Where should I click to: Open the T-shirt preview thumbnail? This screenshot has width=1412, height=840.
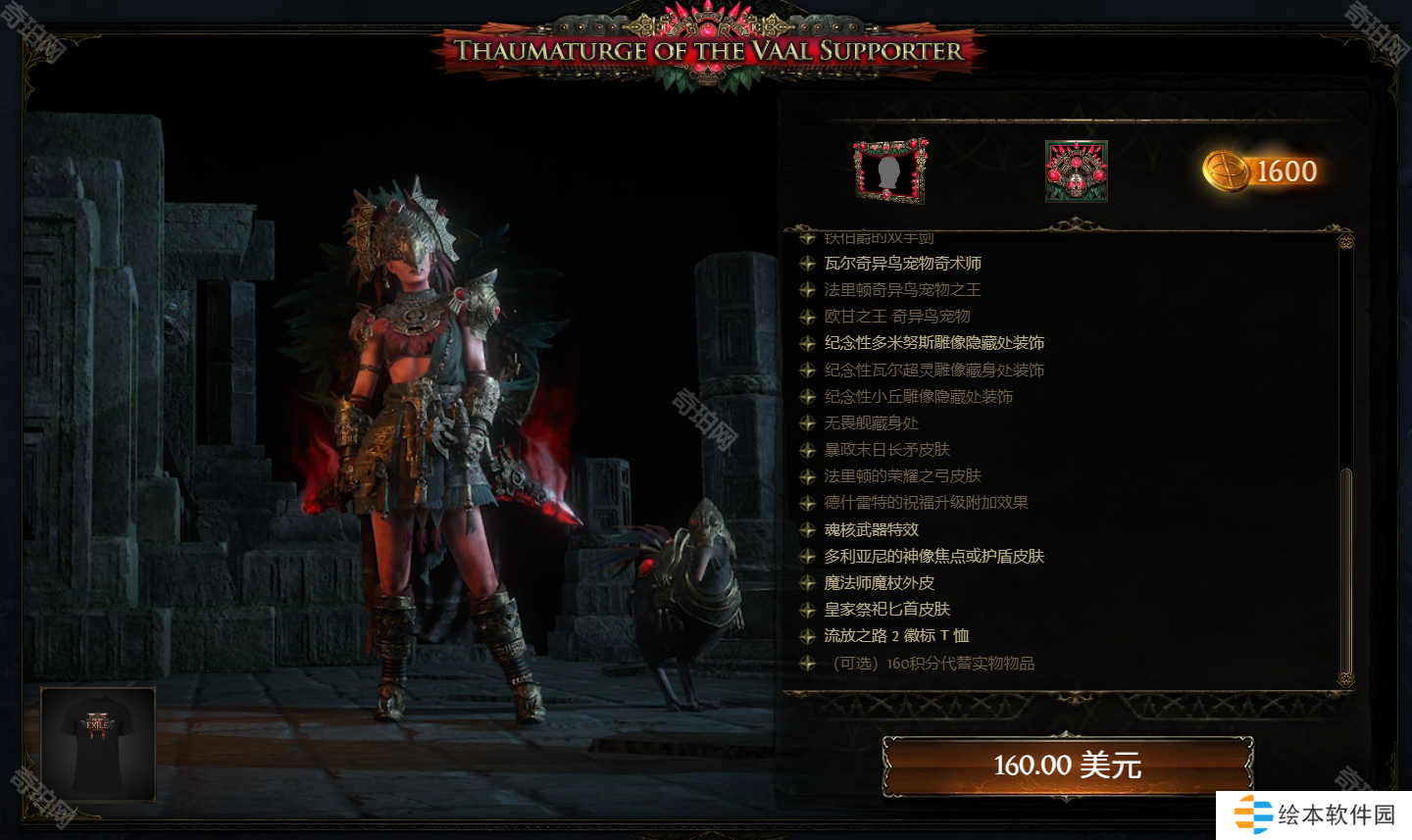tap(98, 743)
